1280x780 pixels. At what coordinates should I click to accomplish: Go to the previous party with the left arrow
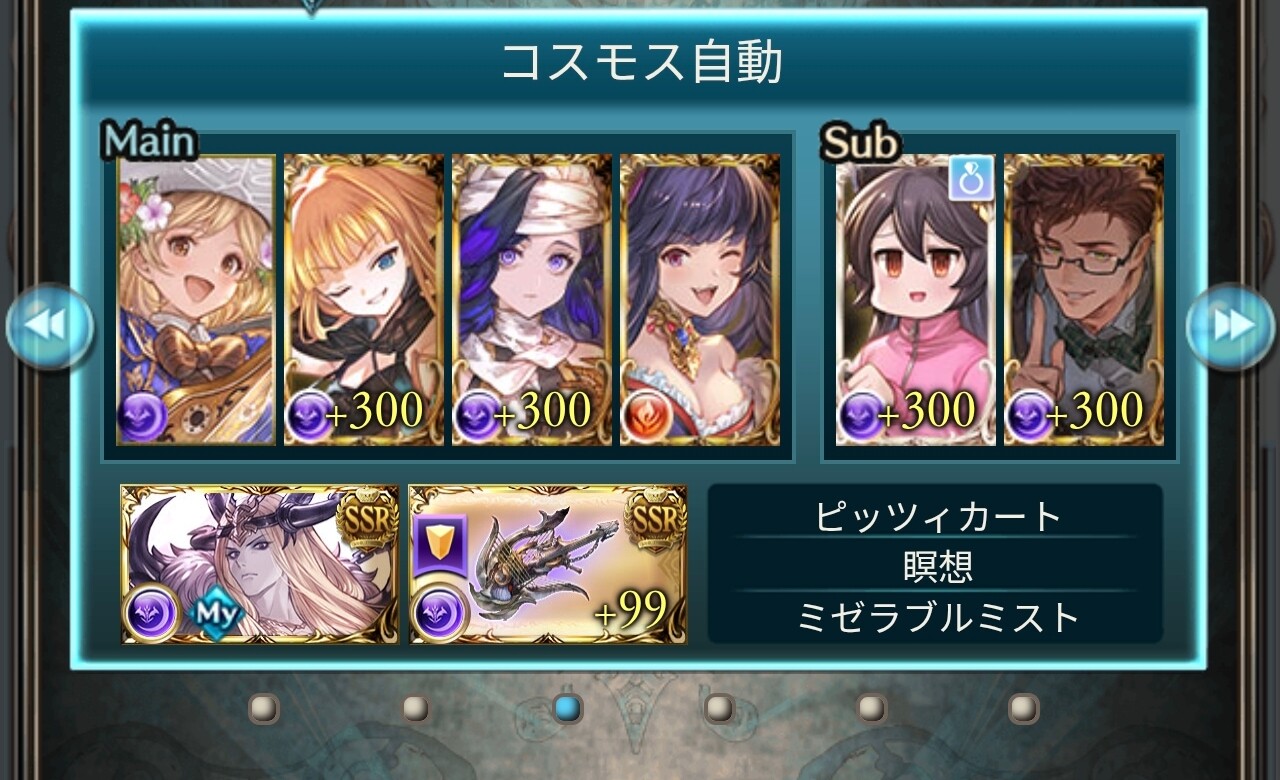pos(50,326)
